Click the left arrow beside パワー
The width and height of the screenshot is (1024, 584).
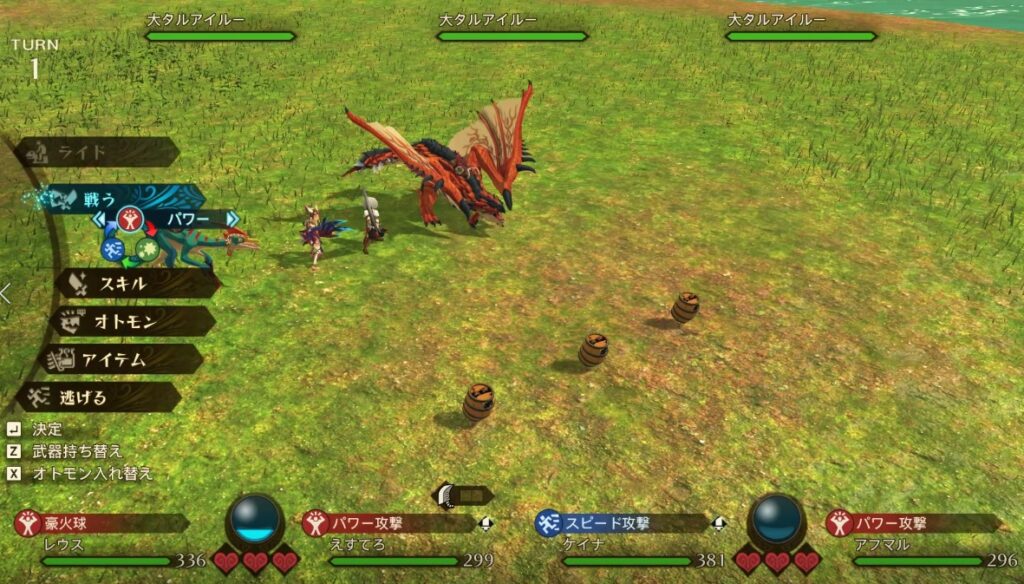(x=99, y=218)
